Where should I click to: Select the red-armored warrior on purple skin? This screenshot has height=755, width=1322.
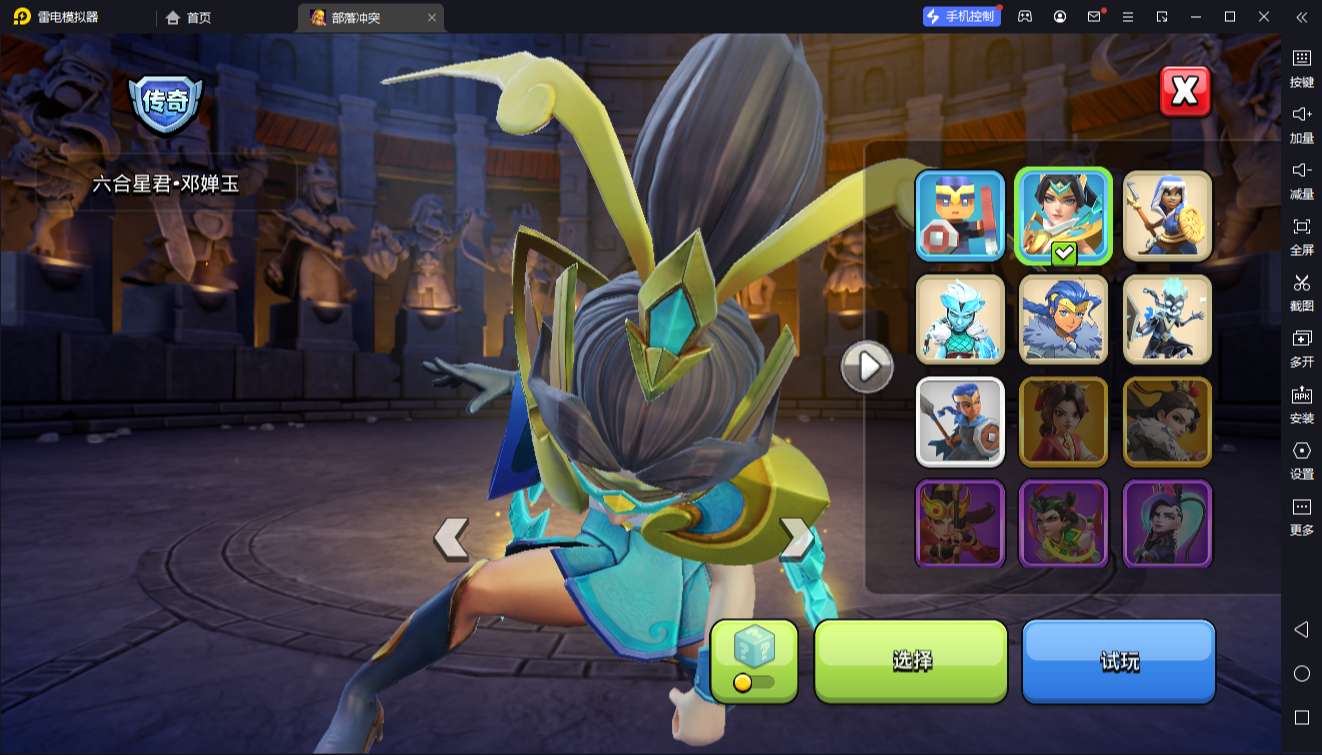click(x=960, y=524)
